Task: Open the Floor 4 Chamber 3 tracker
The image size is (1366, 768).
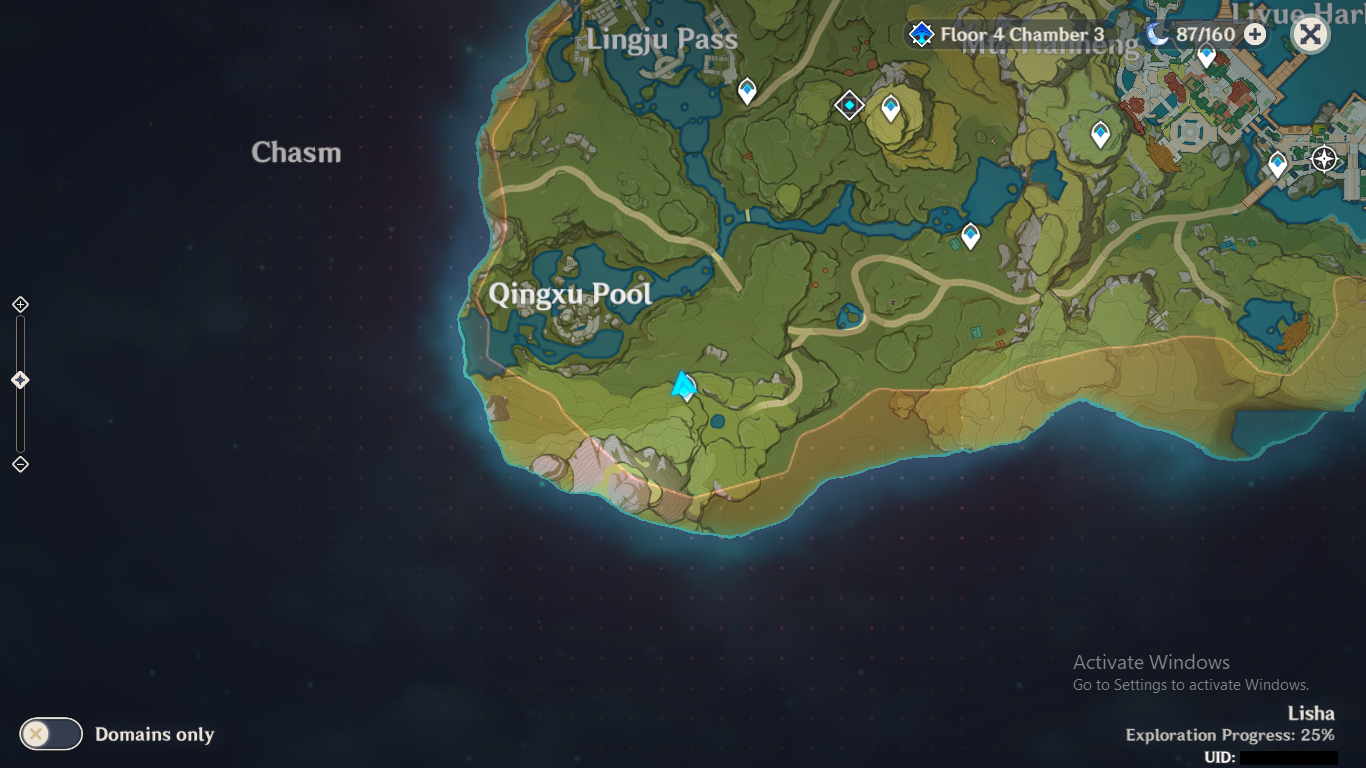Action: tap(1008, 35)
